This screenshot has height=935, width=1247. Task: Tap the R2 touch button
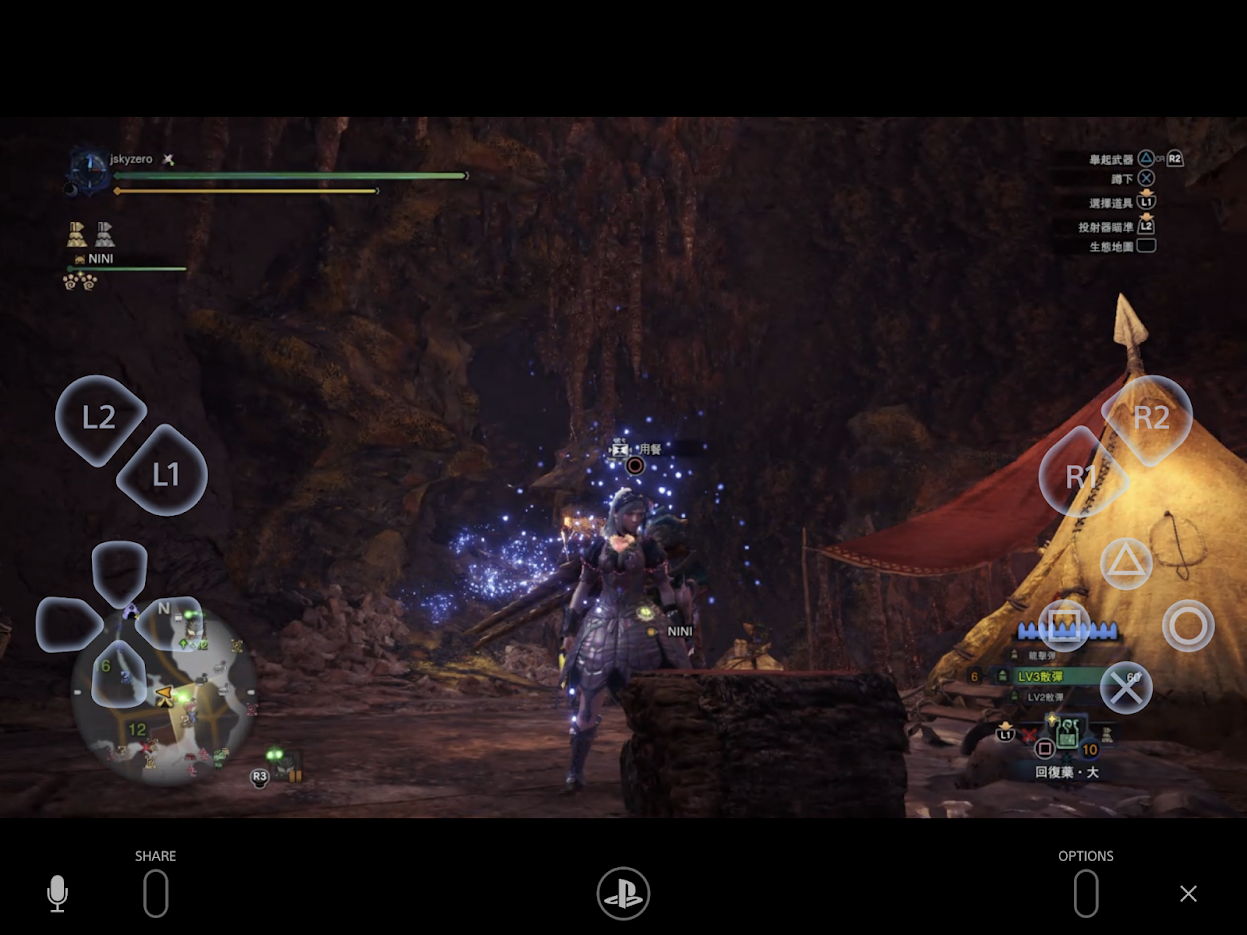(x=1148, y=419)
